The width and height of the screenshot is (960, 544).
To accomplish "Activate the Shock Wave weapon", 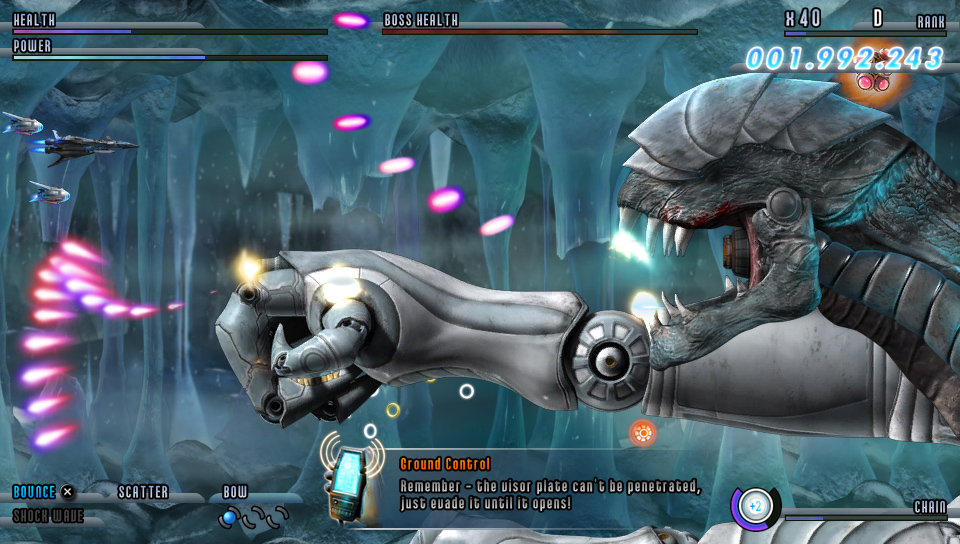I will coord(48,516).
